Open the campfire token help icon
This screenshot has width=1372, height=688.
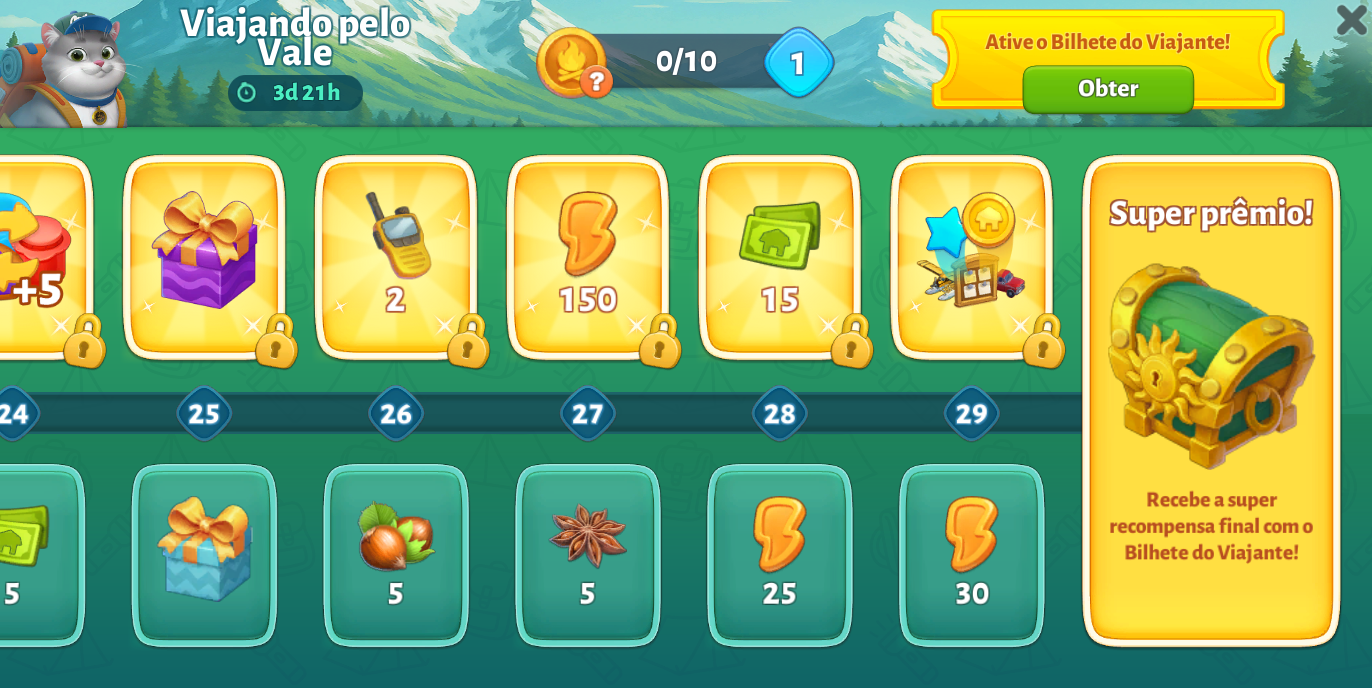coord(596,81)
